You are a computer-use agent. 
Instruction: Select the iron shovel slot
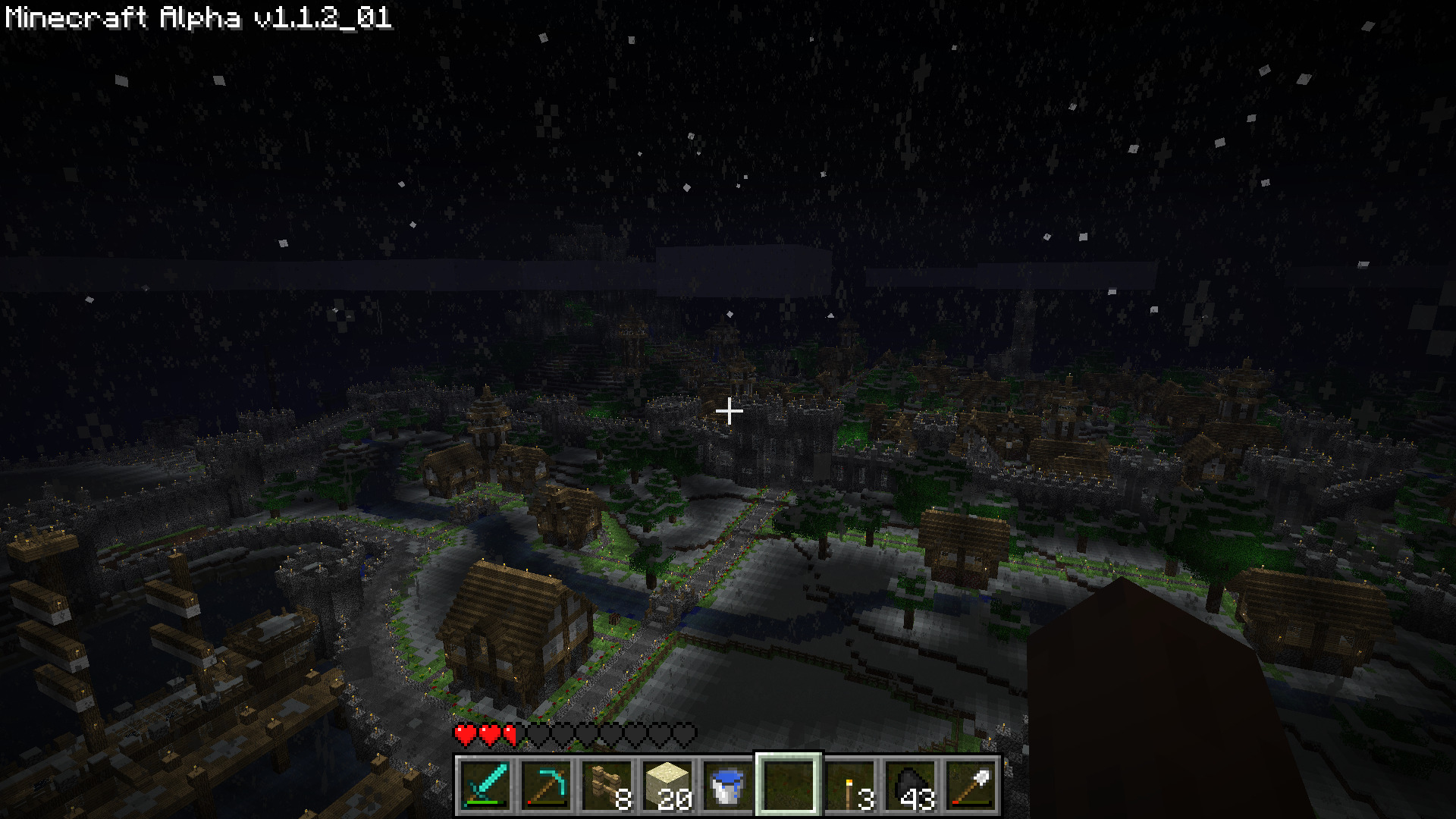pos(971,785)
